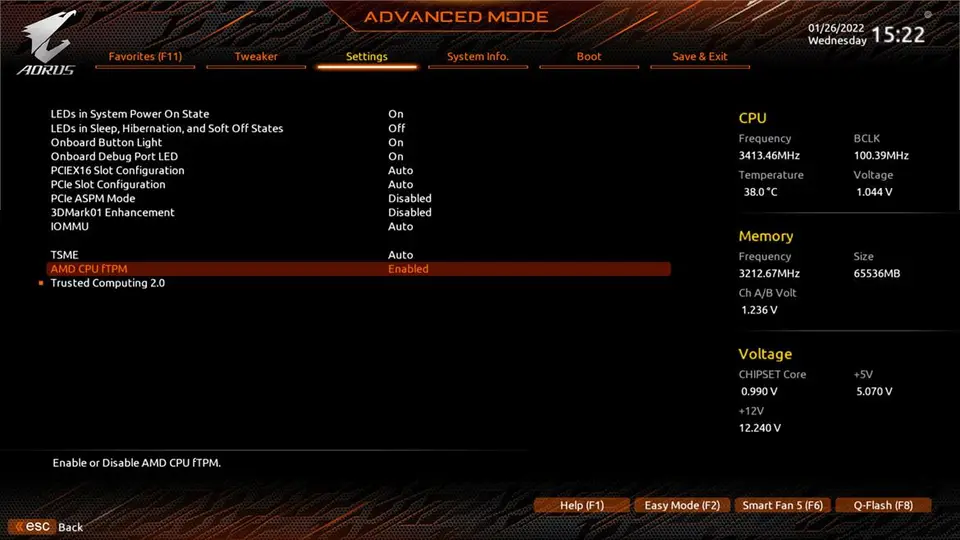960x540 pixels.
Task: Choose the Onboard Button Light option
Action: pos(107,143)
